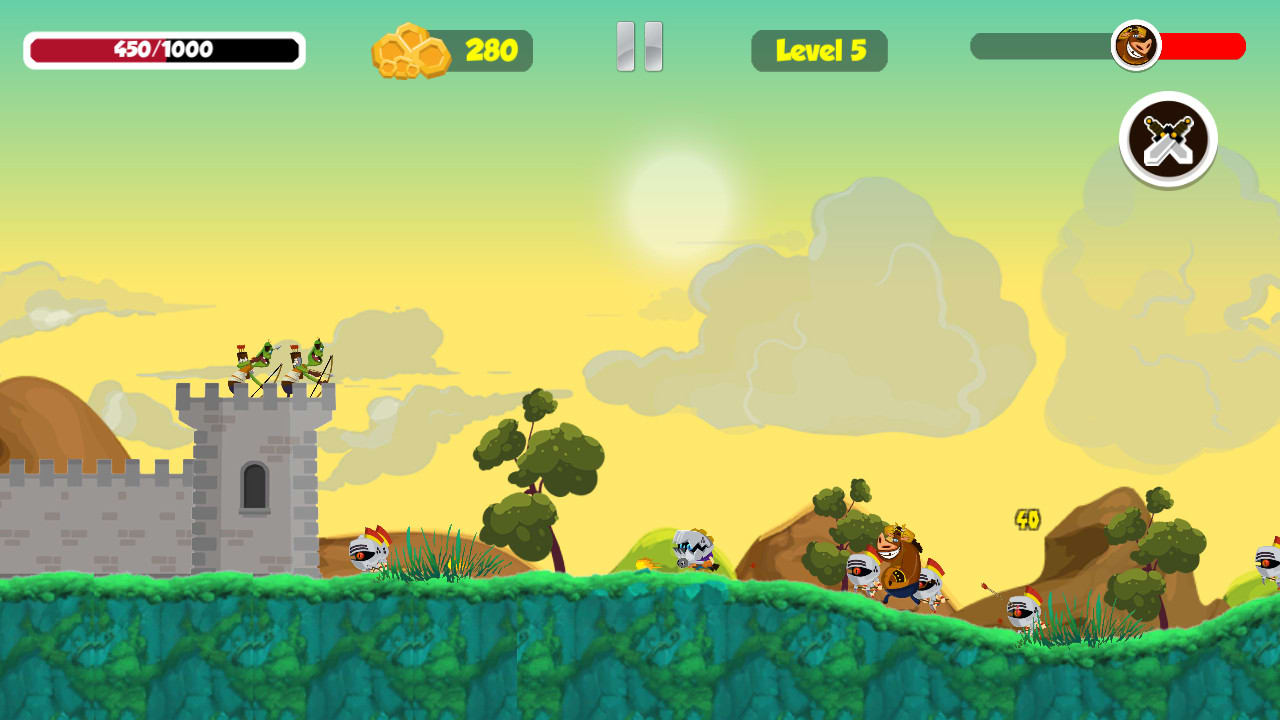Activate the crossed swords attack ability

(1167, 139)
